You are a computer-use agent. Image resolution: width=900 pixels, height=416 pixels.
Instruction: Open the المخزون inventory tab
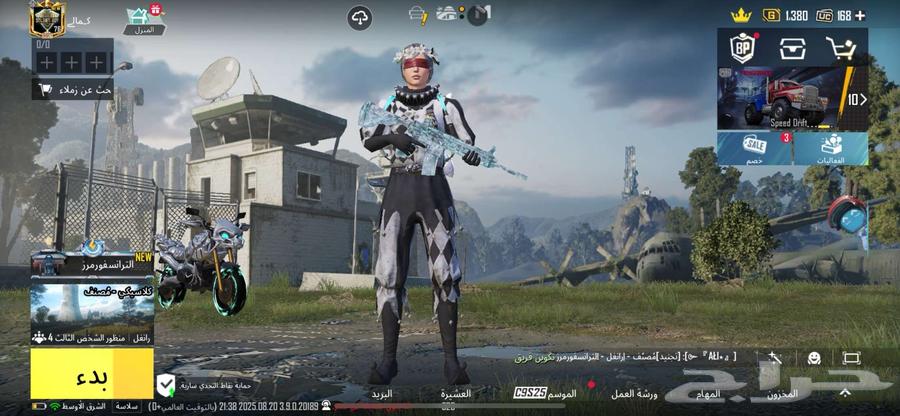pyautogui.click(x=783, y=393)
